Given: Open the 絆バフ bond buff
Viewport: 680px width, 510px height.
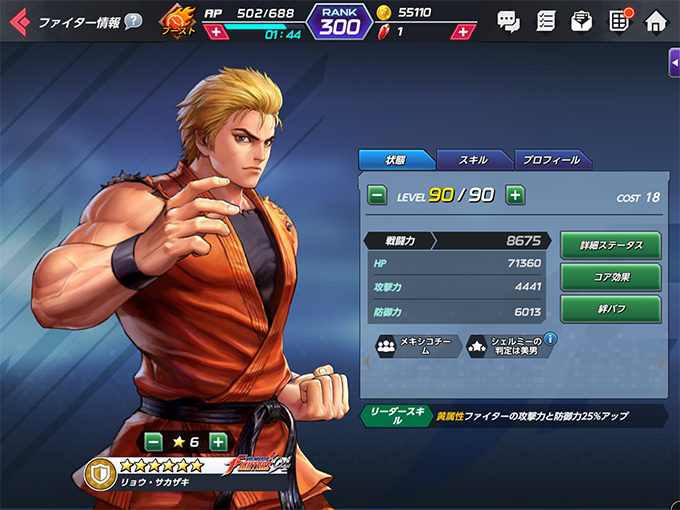Looking at the screenshot, I should coord(610,309).
